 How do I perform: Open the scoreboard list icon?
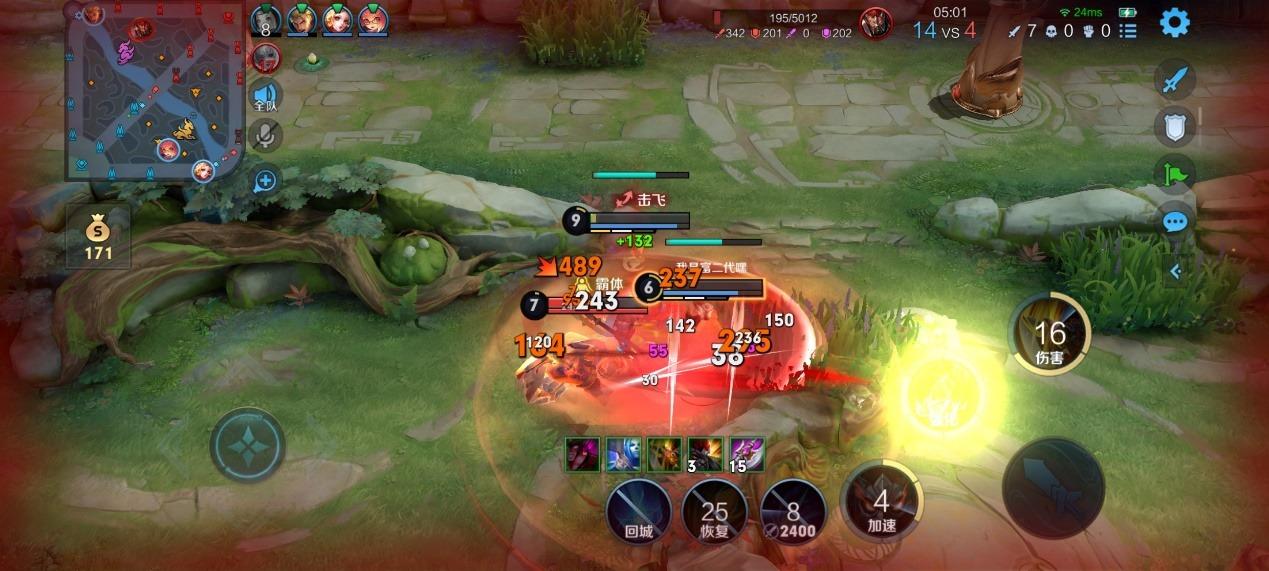[1128, 31]
